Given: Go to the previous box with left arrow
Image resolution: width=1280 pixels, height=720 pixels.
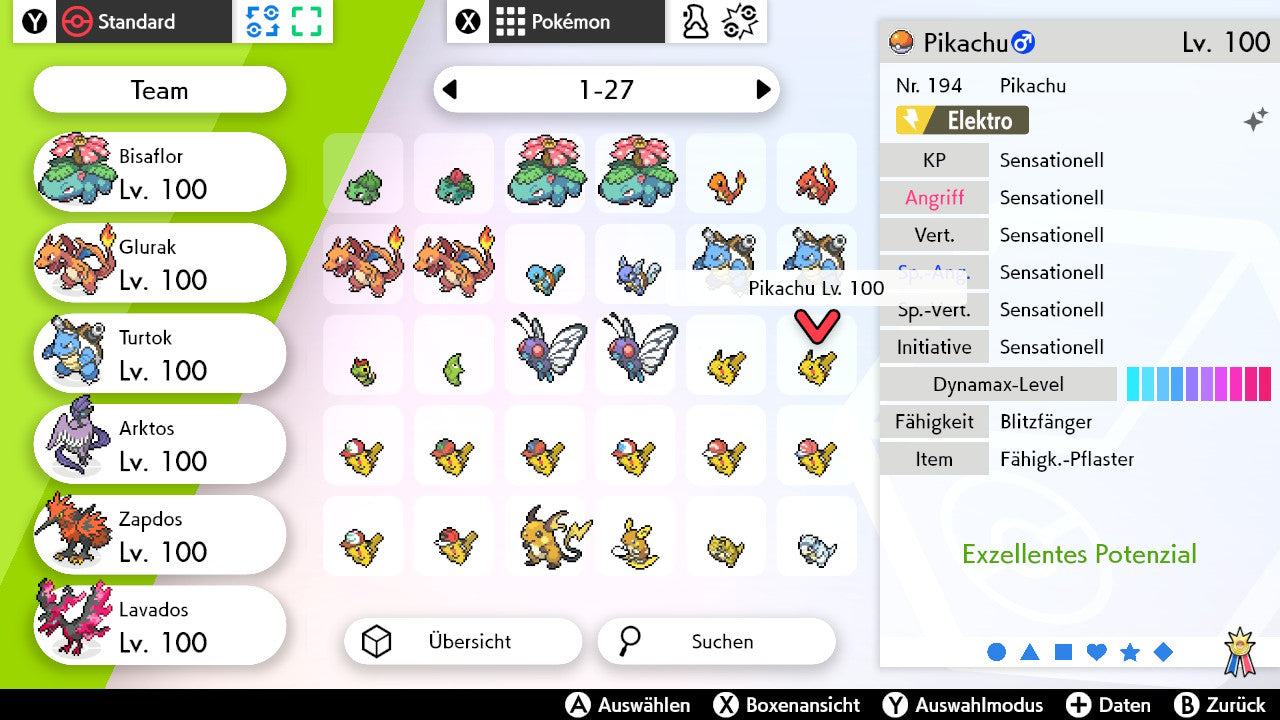Looking at the screenshot, I should click(x=450, y=90).
